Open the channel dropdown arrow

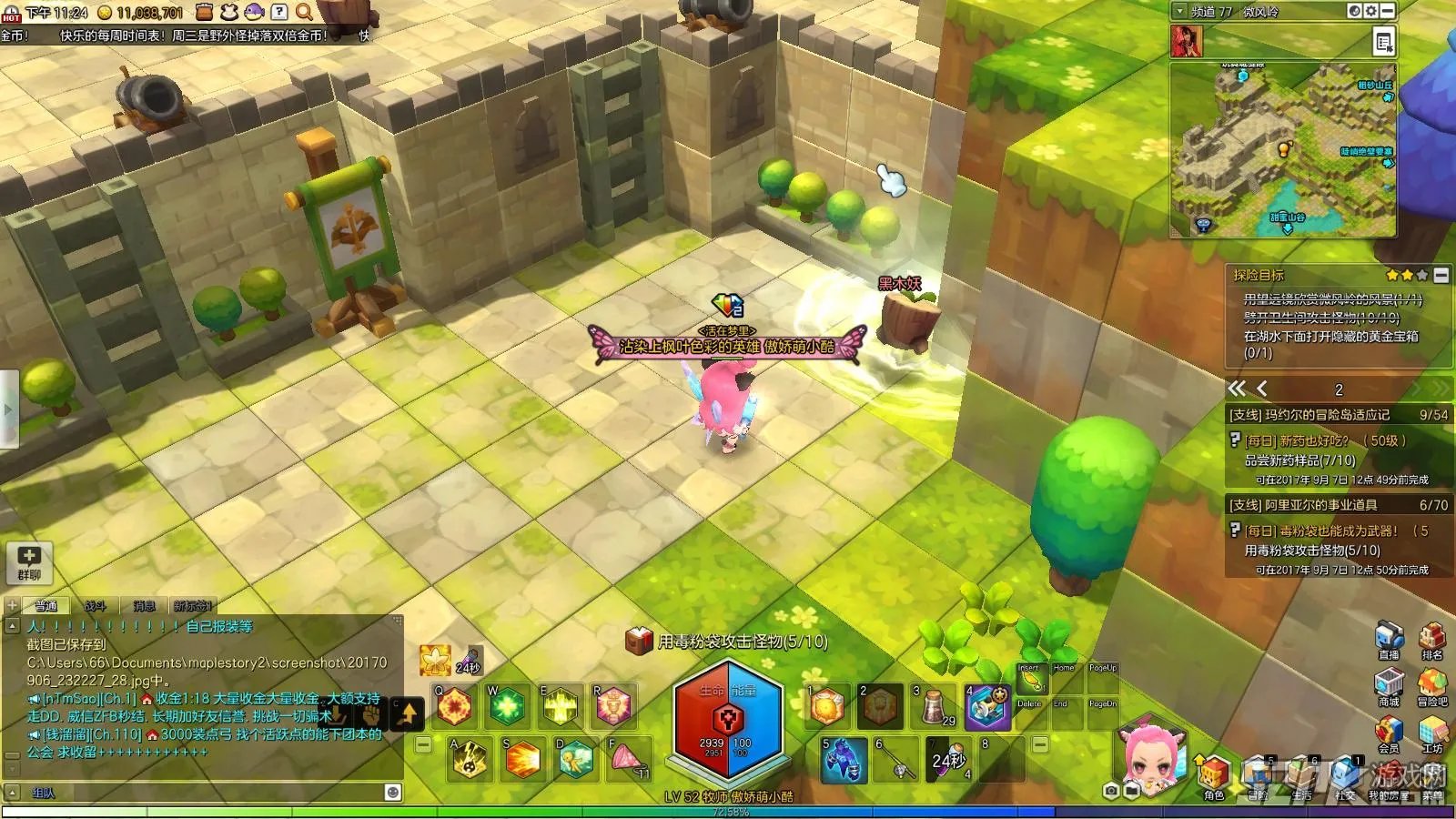[1180, 11]
